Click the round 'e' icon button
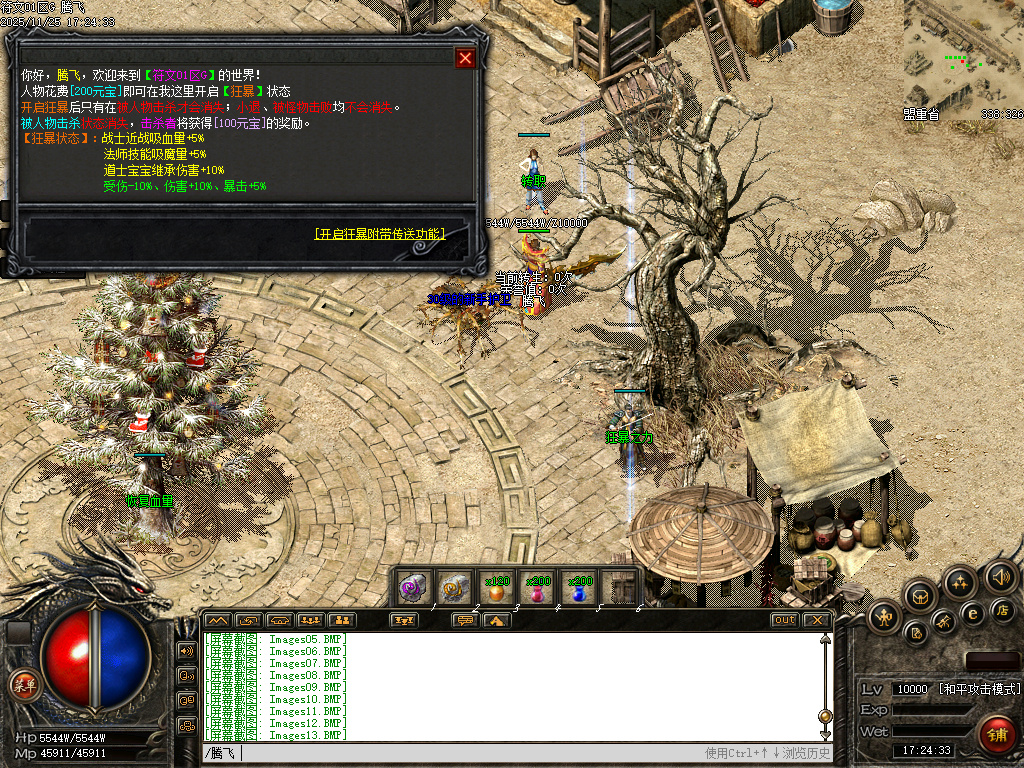 click(x=971, y=613)
